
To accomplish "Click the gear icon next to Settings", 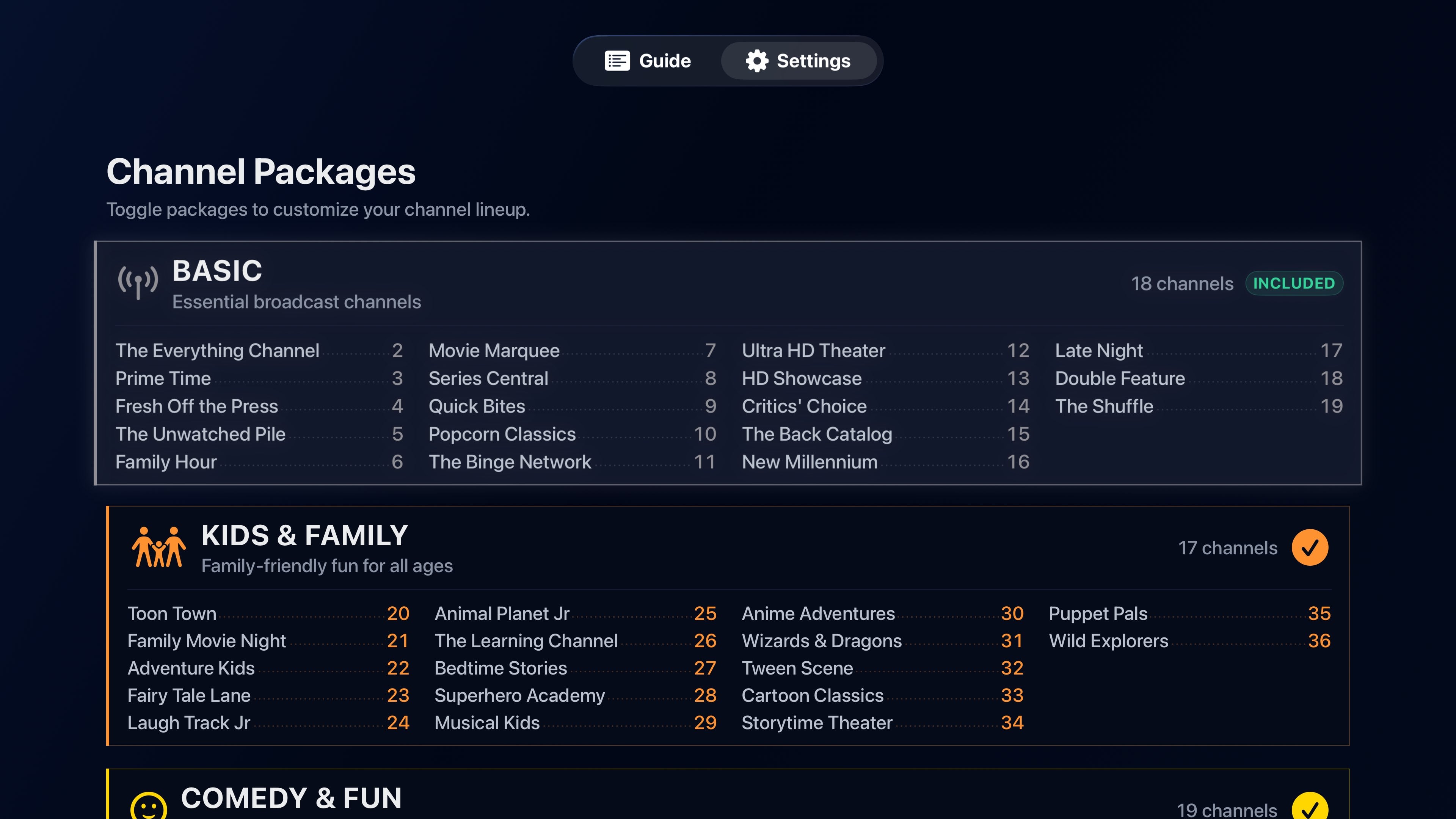I will pos(757,61).
